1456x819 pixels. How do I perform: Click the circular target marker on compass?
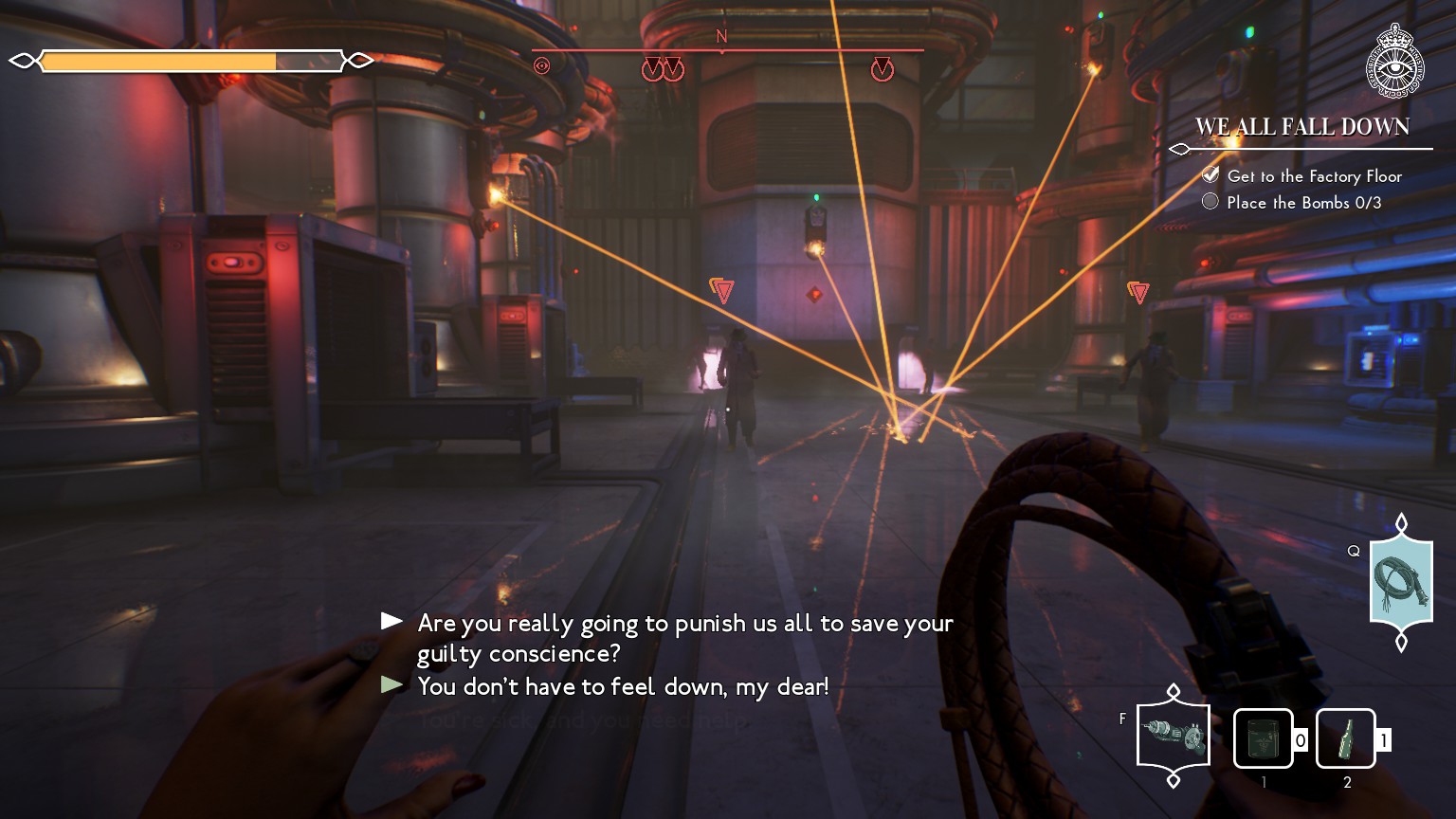click(x=542, y=65)
